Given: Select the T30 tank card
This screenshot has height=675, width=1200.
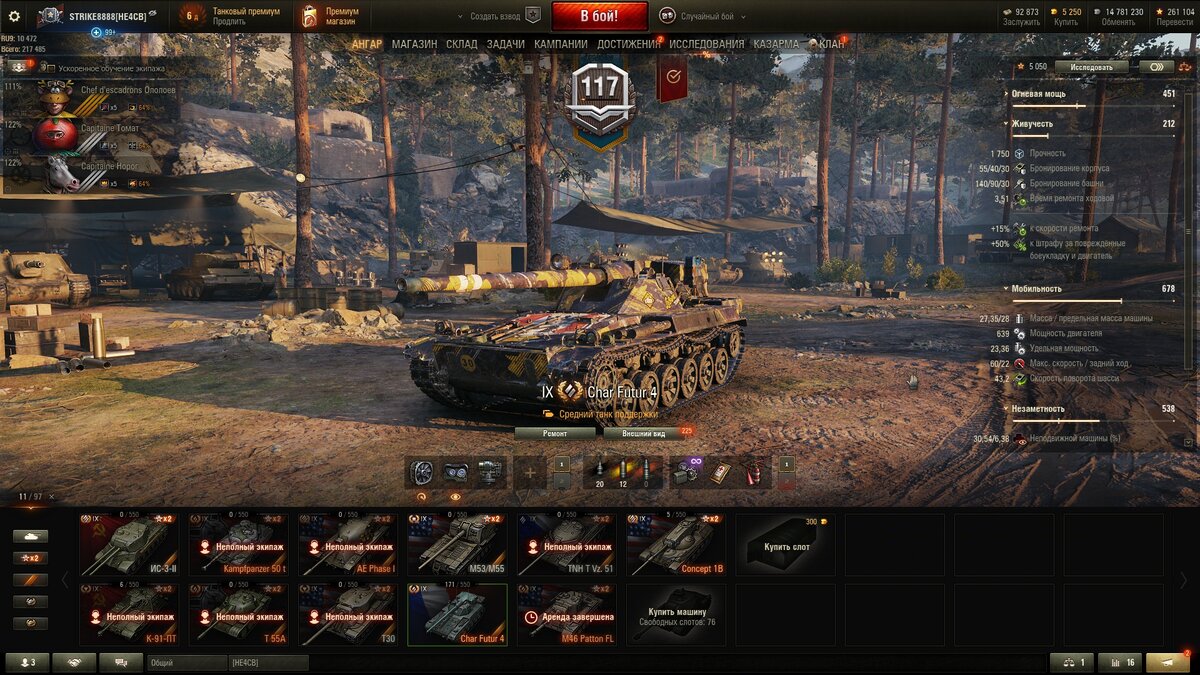Looking at the screenshot, I should (348, 614).
